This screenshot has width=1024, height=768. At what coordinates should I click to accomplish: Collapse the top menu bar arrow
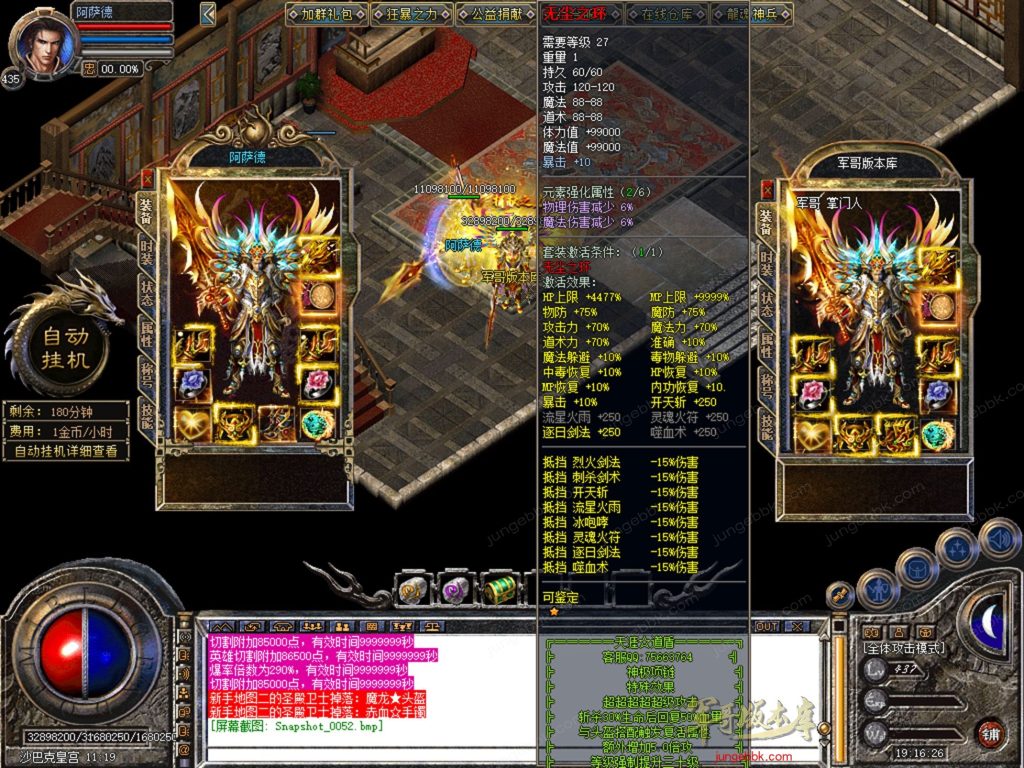tap(208, 14)
